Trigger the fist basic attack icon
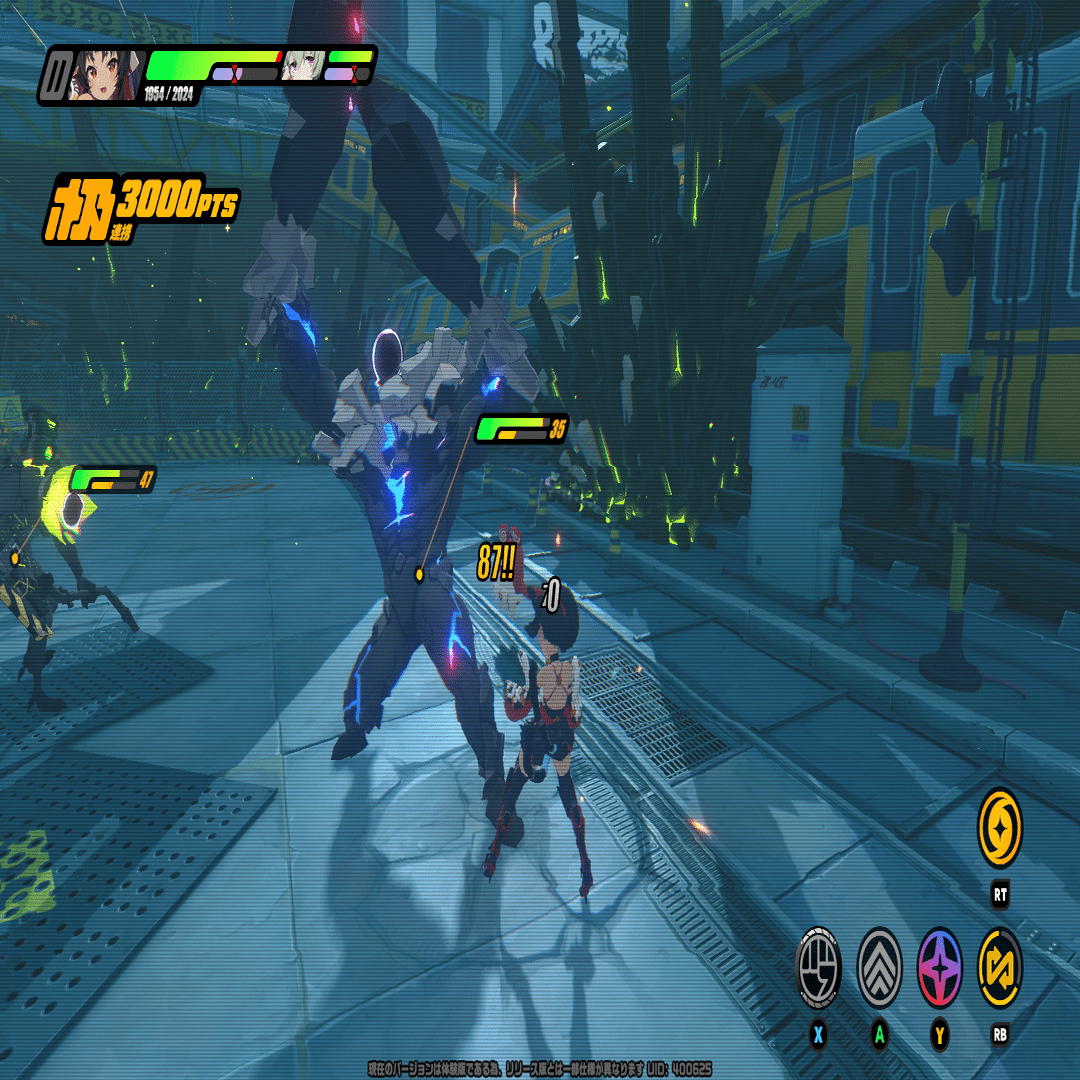Viewport: 1080px width, 1080px height. 818,968
